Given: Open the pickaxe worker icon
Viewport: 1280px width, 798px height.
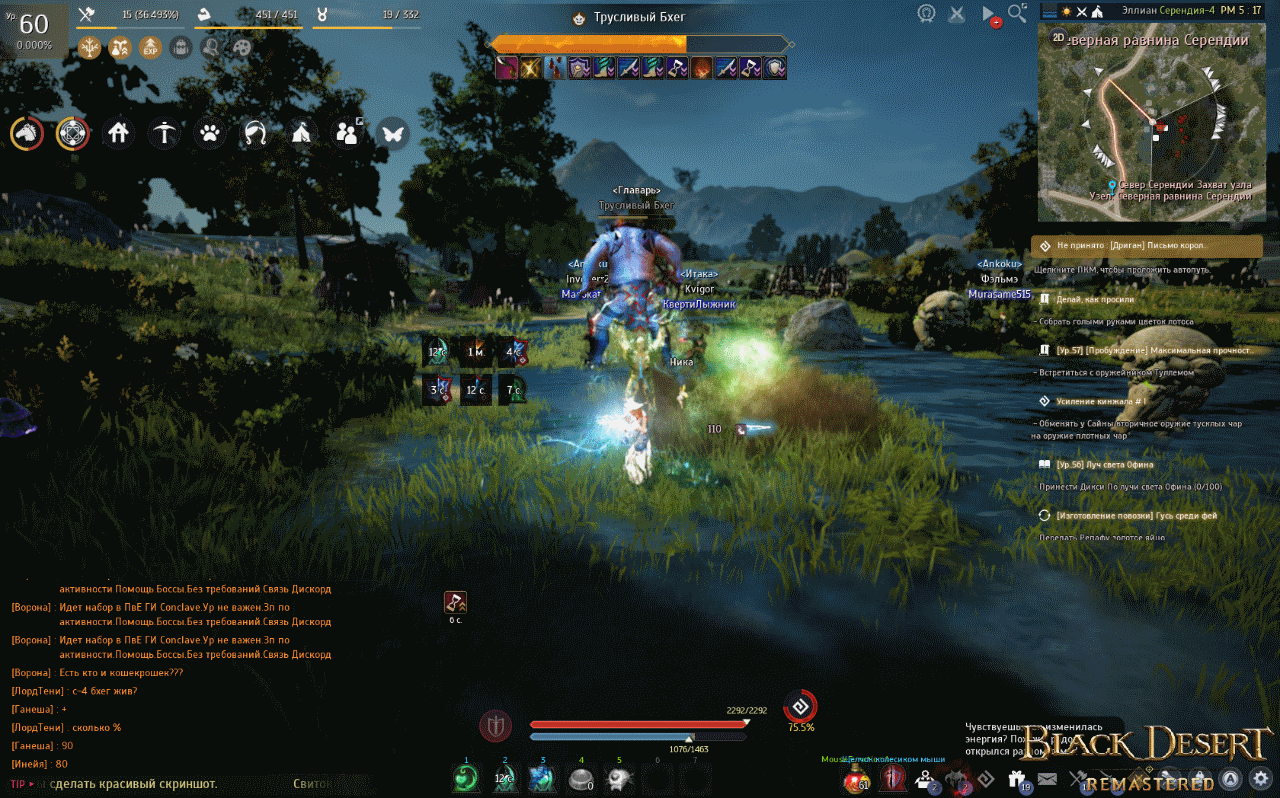Looking at the screenshot, I should 164,133.
